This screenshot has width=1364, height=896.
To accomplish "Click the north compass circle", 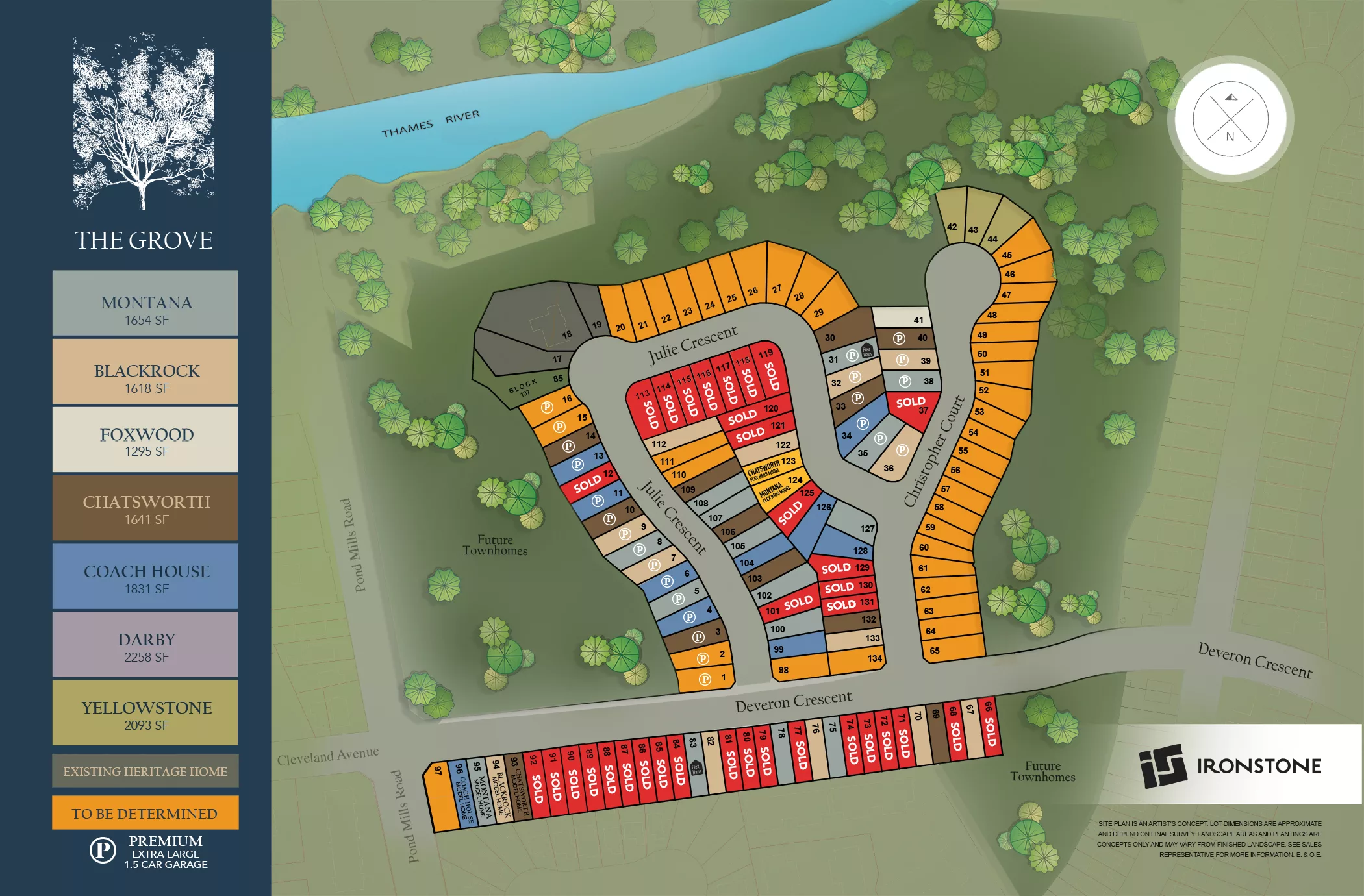I will (x=1230, y=119).
